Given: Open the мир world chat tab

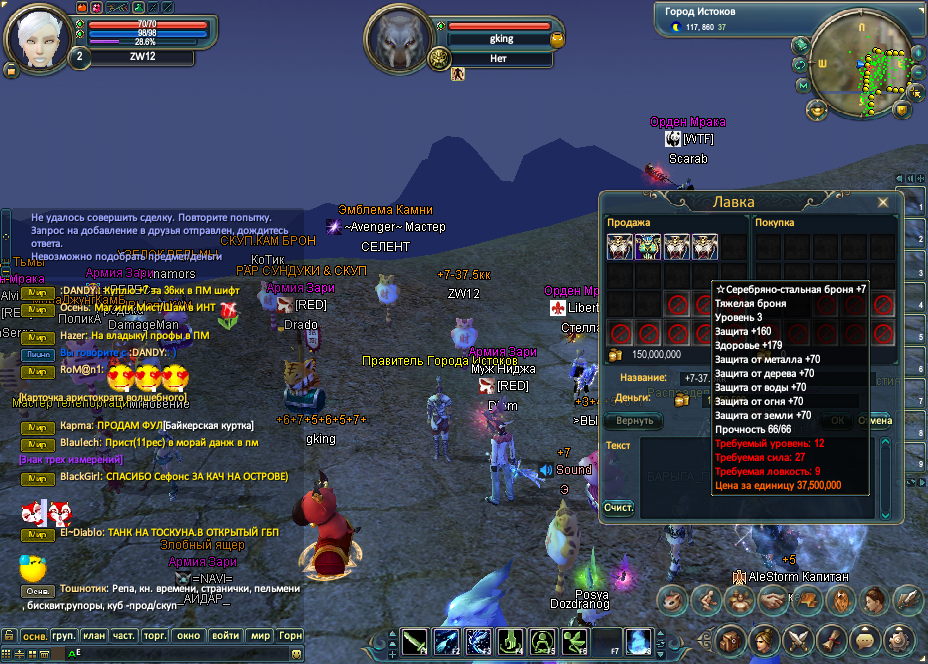Looking at the screenshot, I should (x=260, y=636).
